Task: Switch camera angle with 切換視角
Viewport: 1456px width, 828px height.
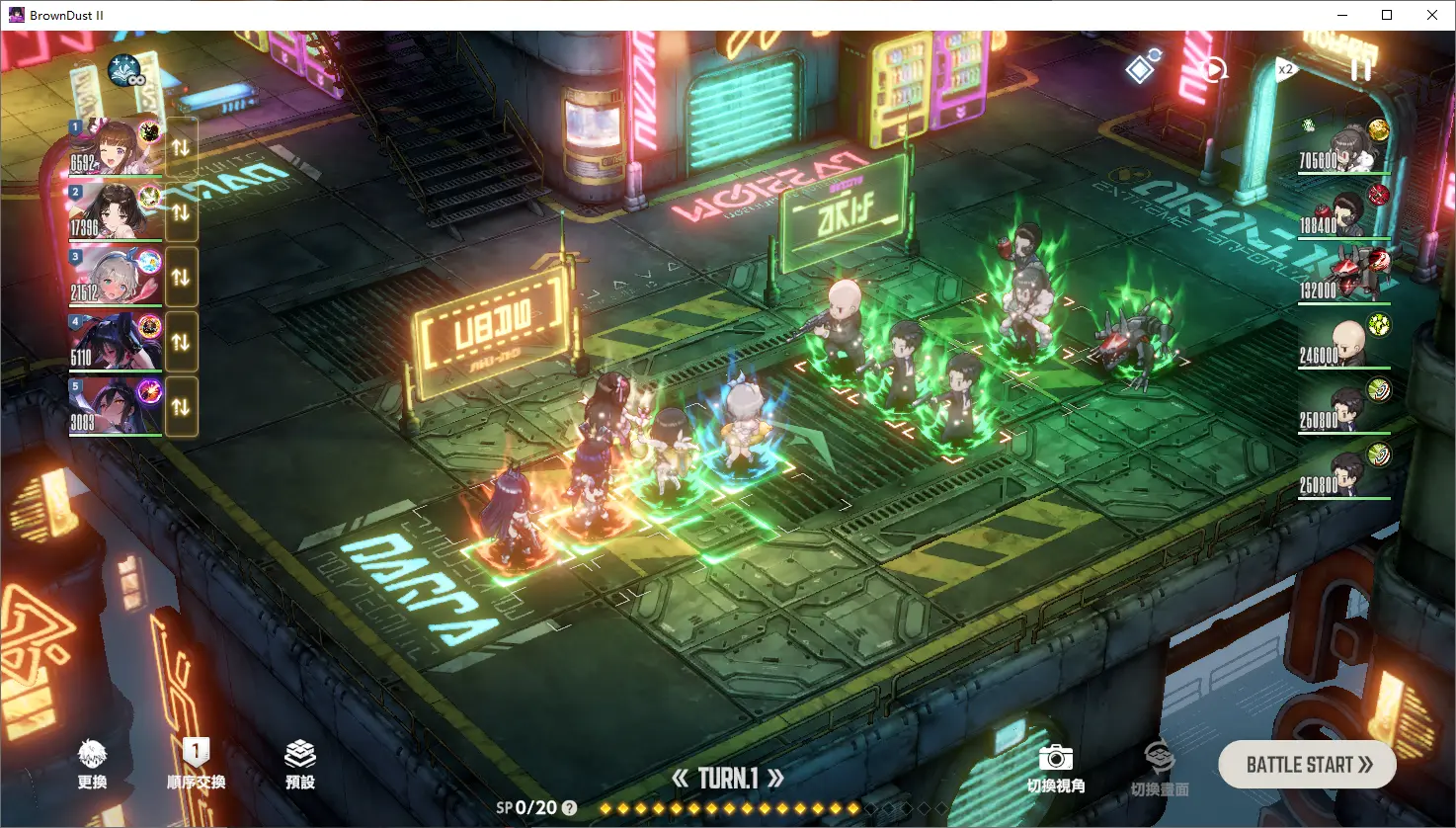Action: pos(1055,769)
